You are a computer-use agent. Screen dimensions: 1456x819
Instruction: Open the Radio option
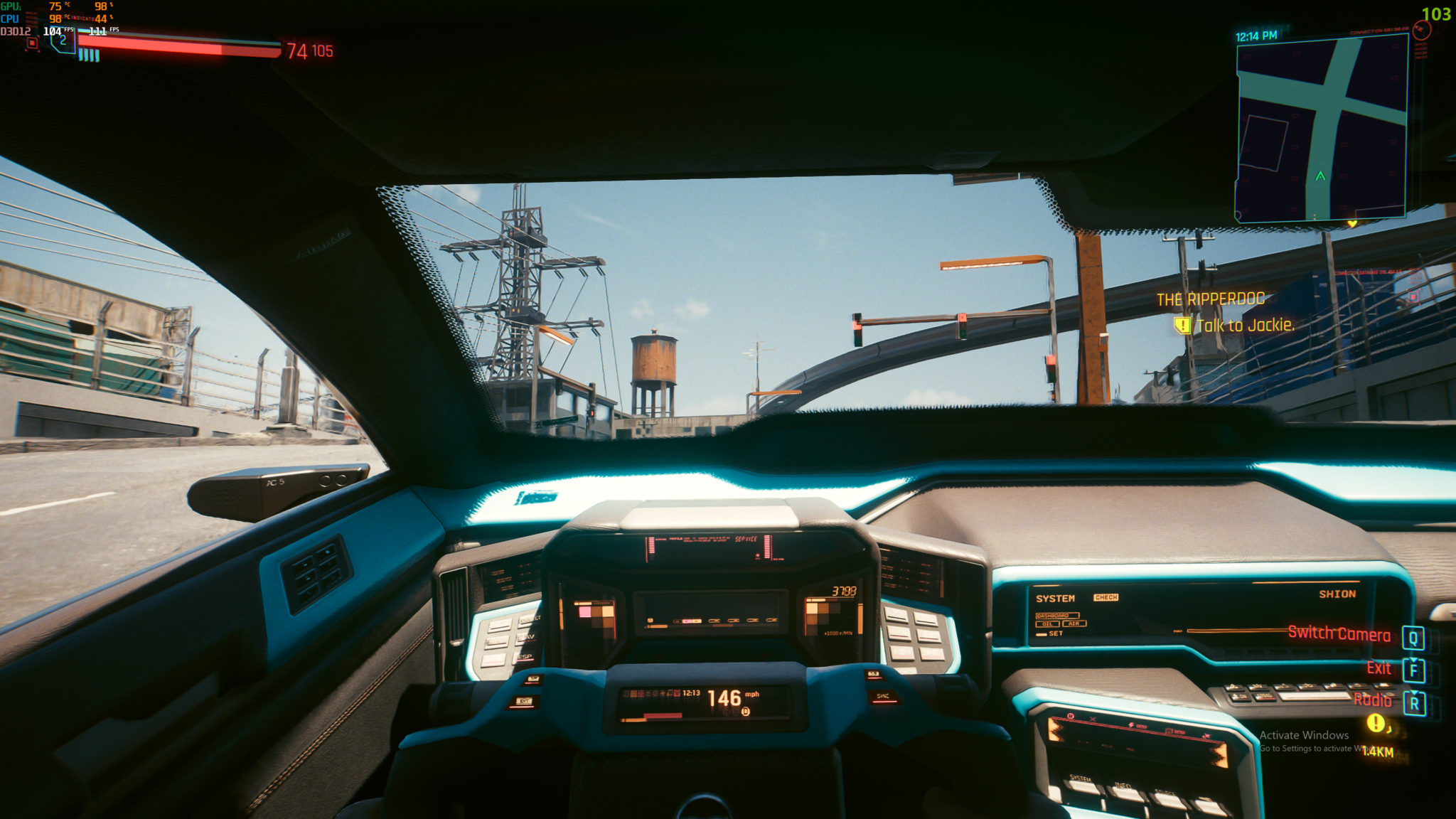(1372, 700)
